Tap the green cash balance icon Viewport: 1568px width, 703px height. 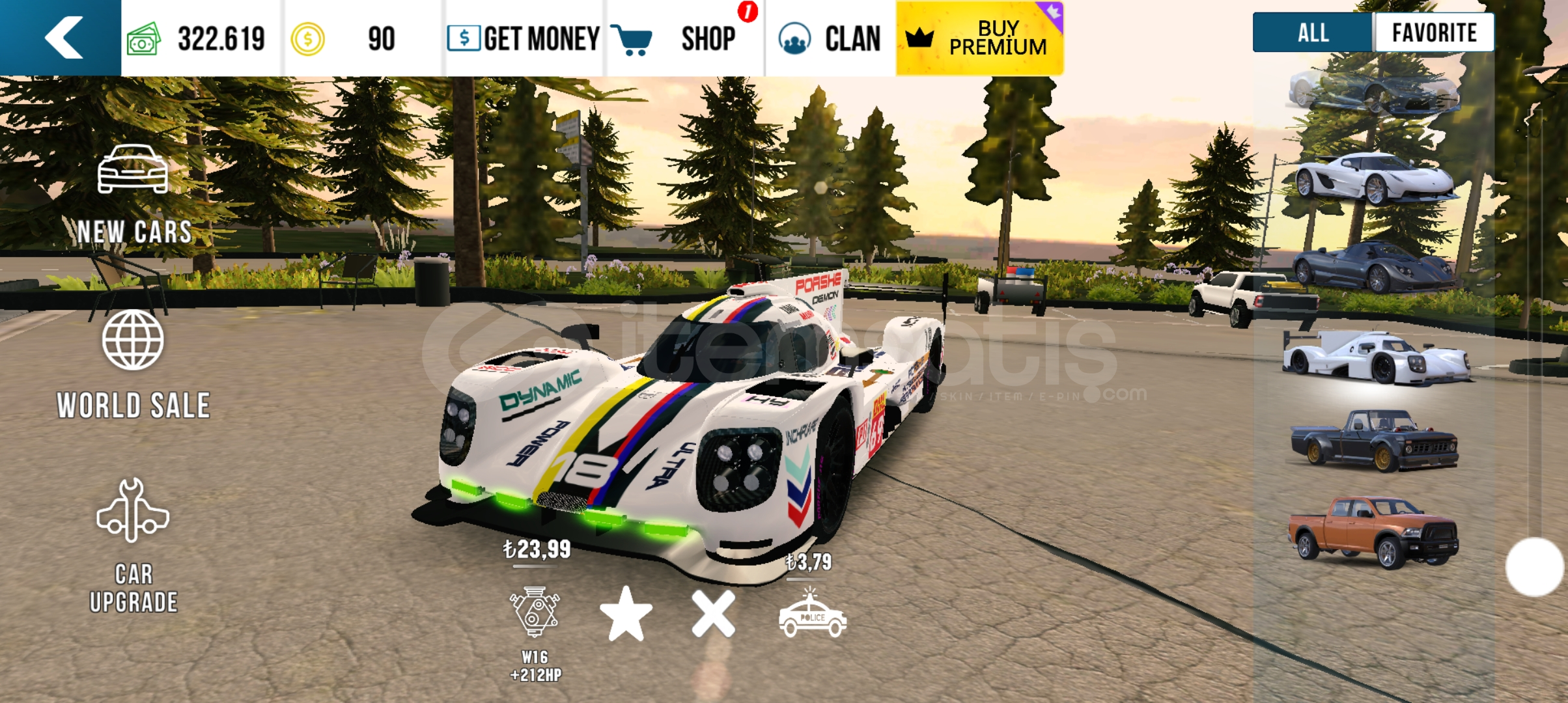coord(144,39)
